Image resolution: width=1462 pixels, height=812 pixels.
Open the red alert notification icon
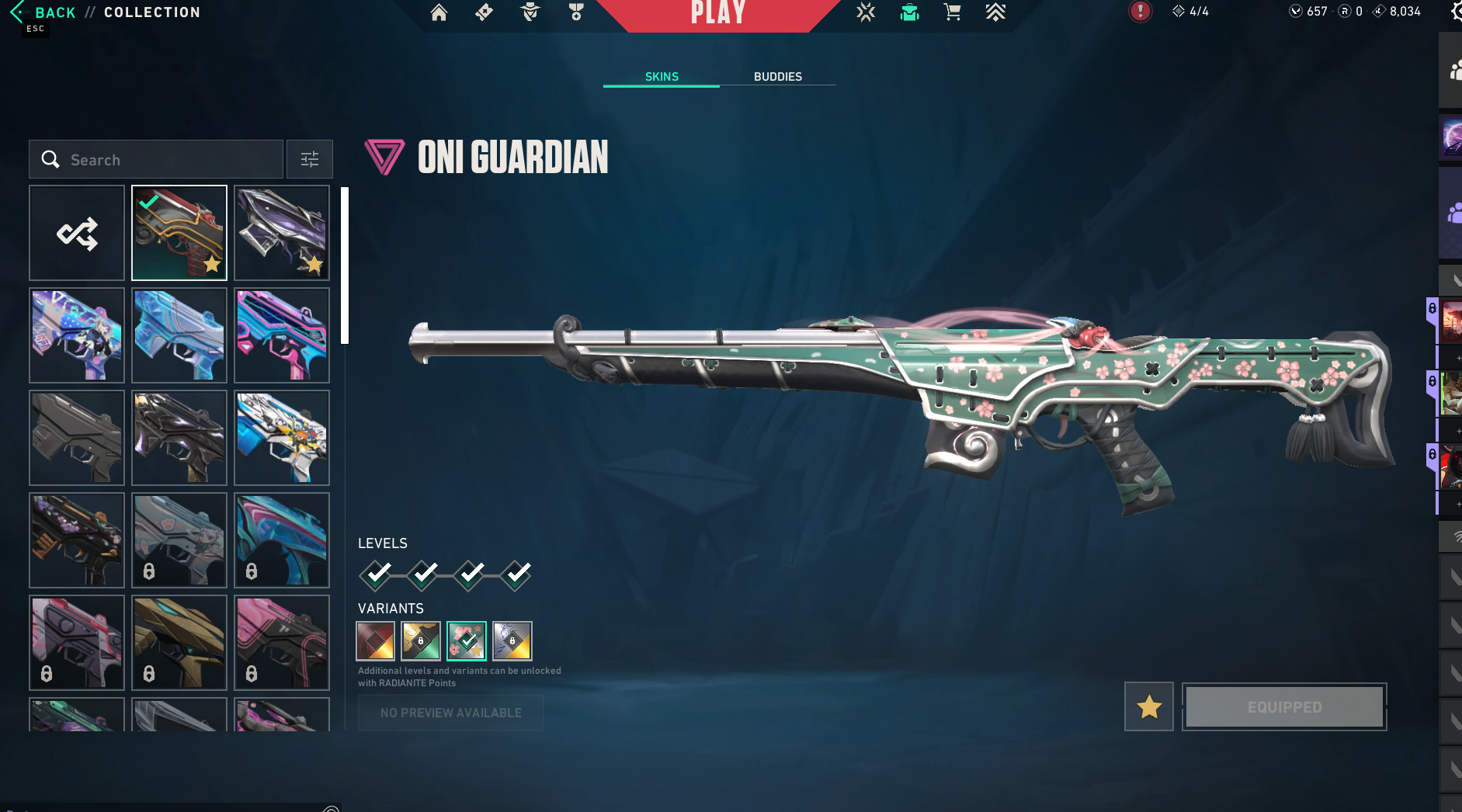click(1140, 12)
